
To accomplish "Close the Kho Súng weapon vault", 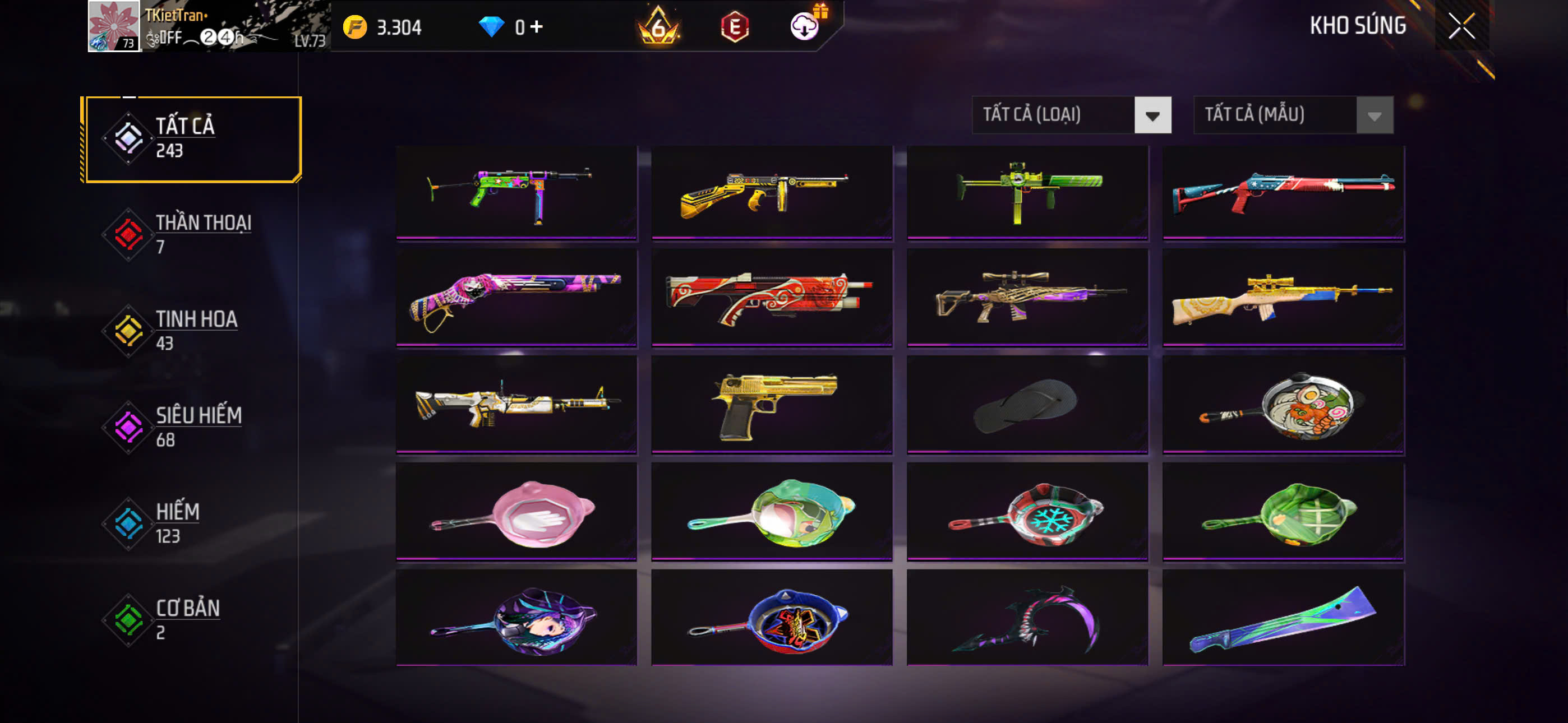I will point(1461,26).
